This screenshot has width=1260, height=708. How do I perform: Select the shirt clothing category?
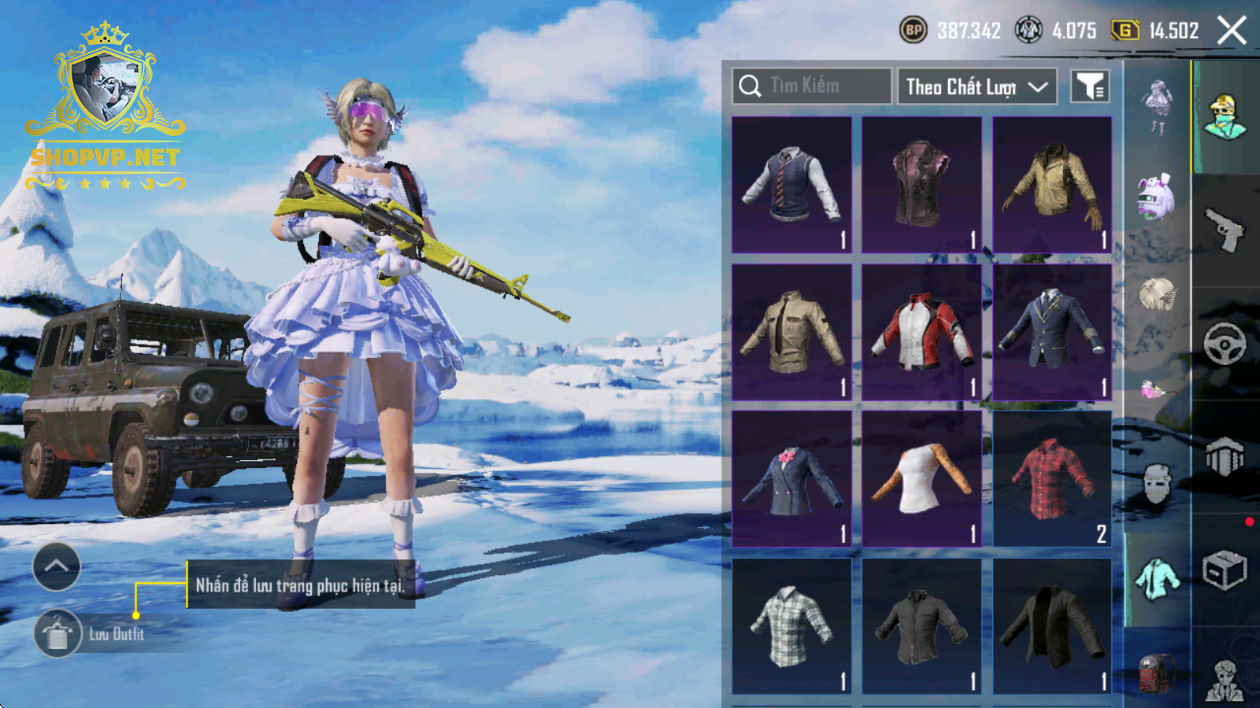[x=1157, y=577]
